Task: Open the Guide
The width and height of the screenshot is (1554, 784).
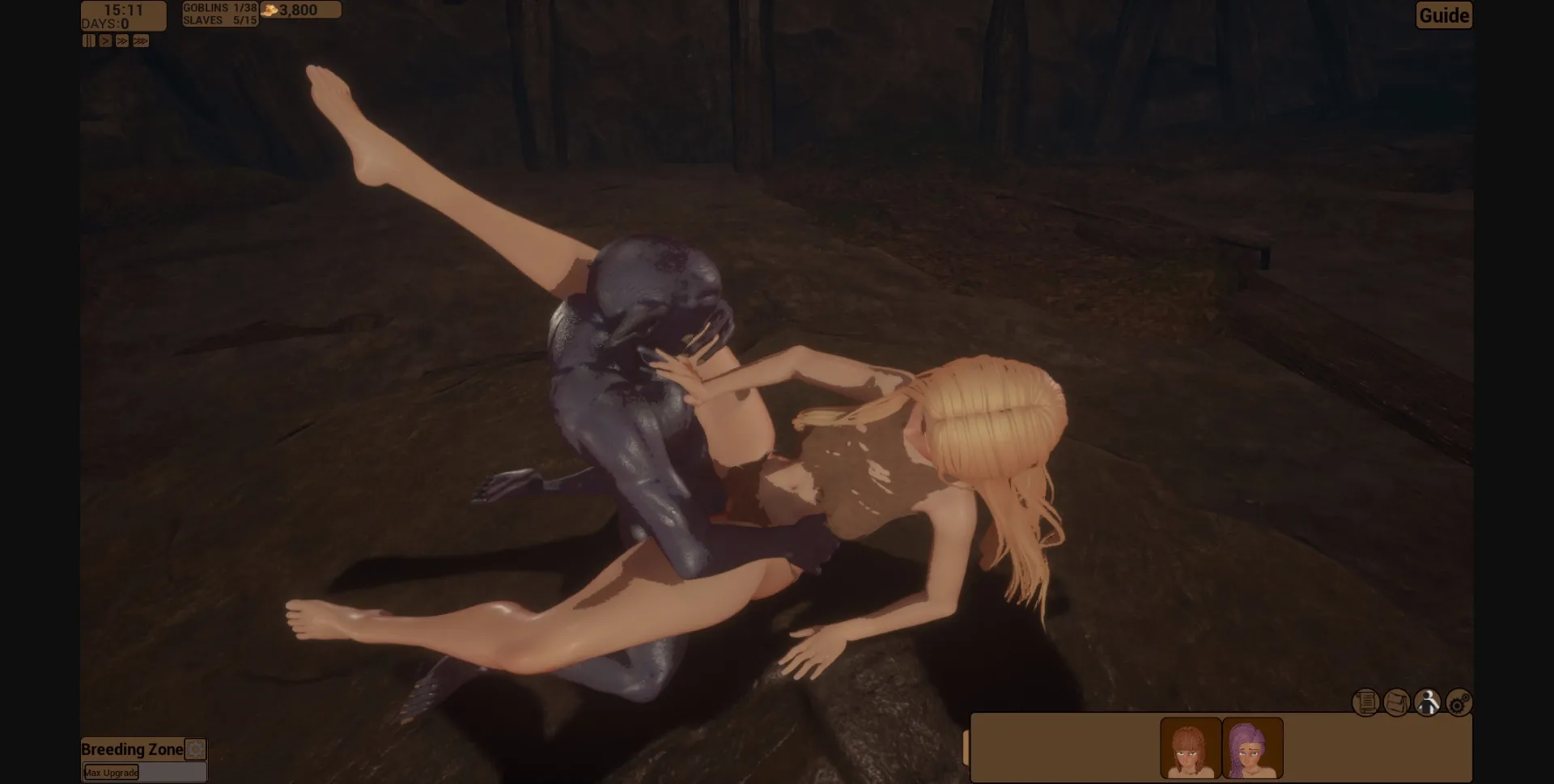Action: point(1443,15)
